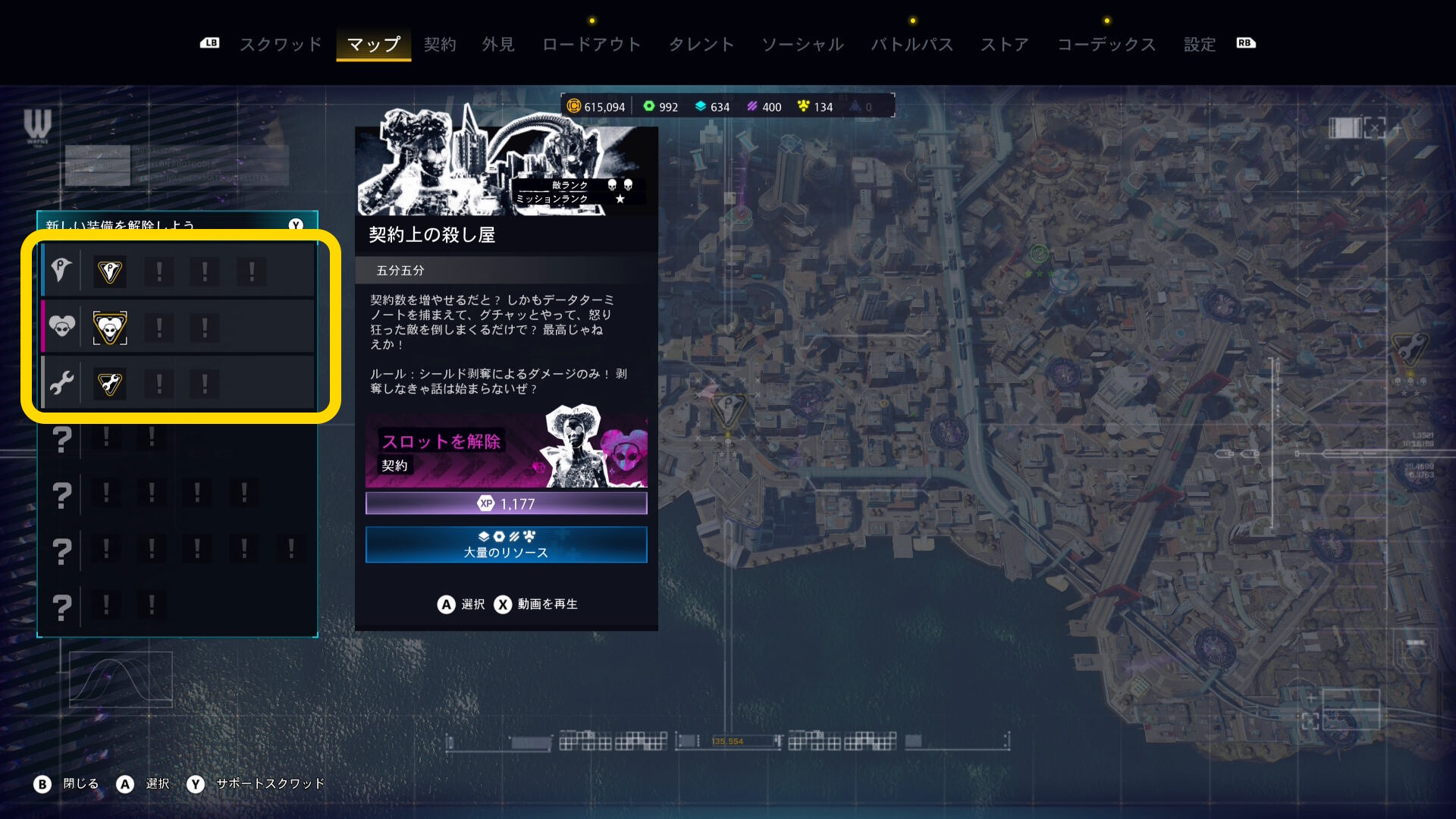The image size is (1456, 819).
Task: Go to the 外見 tab
Action: [498, 44]
